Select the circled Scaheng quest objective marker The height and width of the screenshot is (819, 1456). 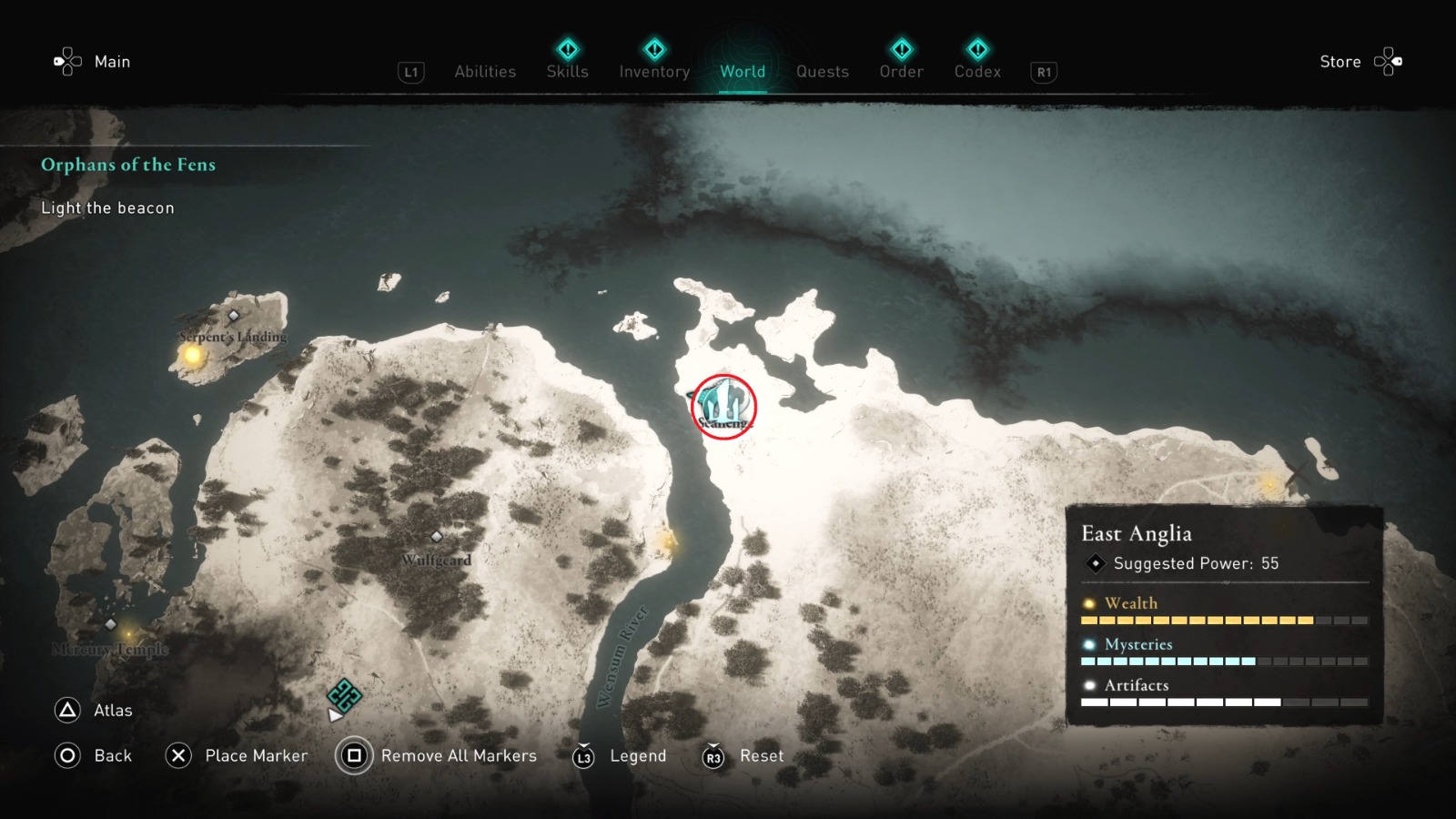pos(723,407)
